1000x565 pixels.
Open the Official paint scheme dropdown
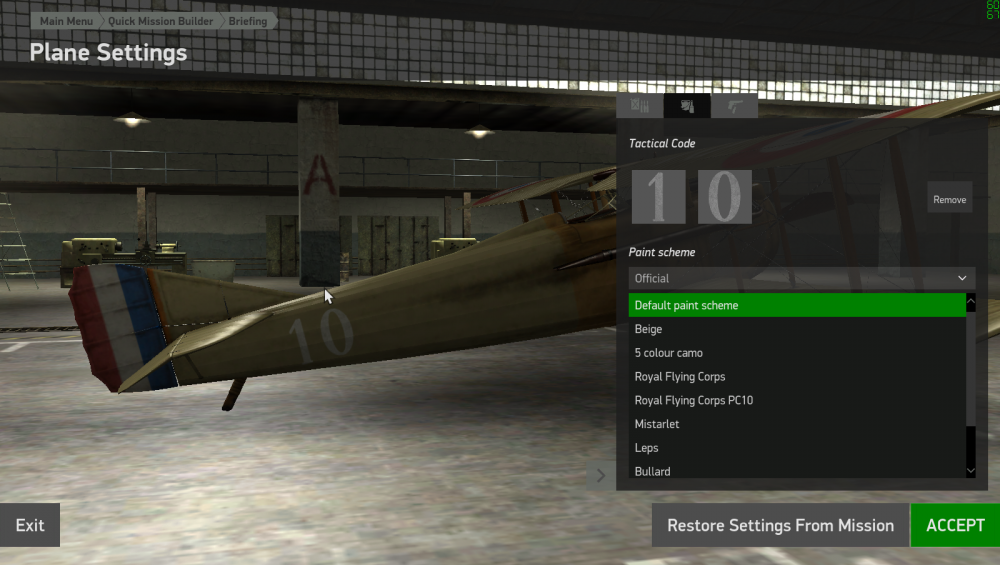802,278
